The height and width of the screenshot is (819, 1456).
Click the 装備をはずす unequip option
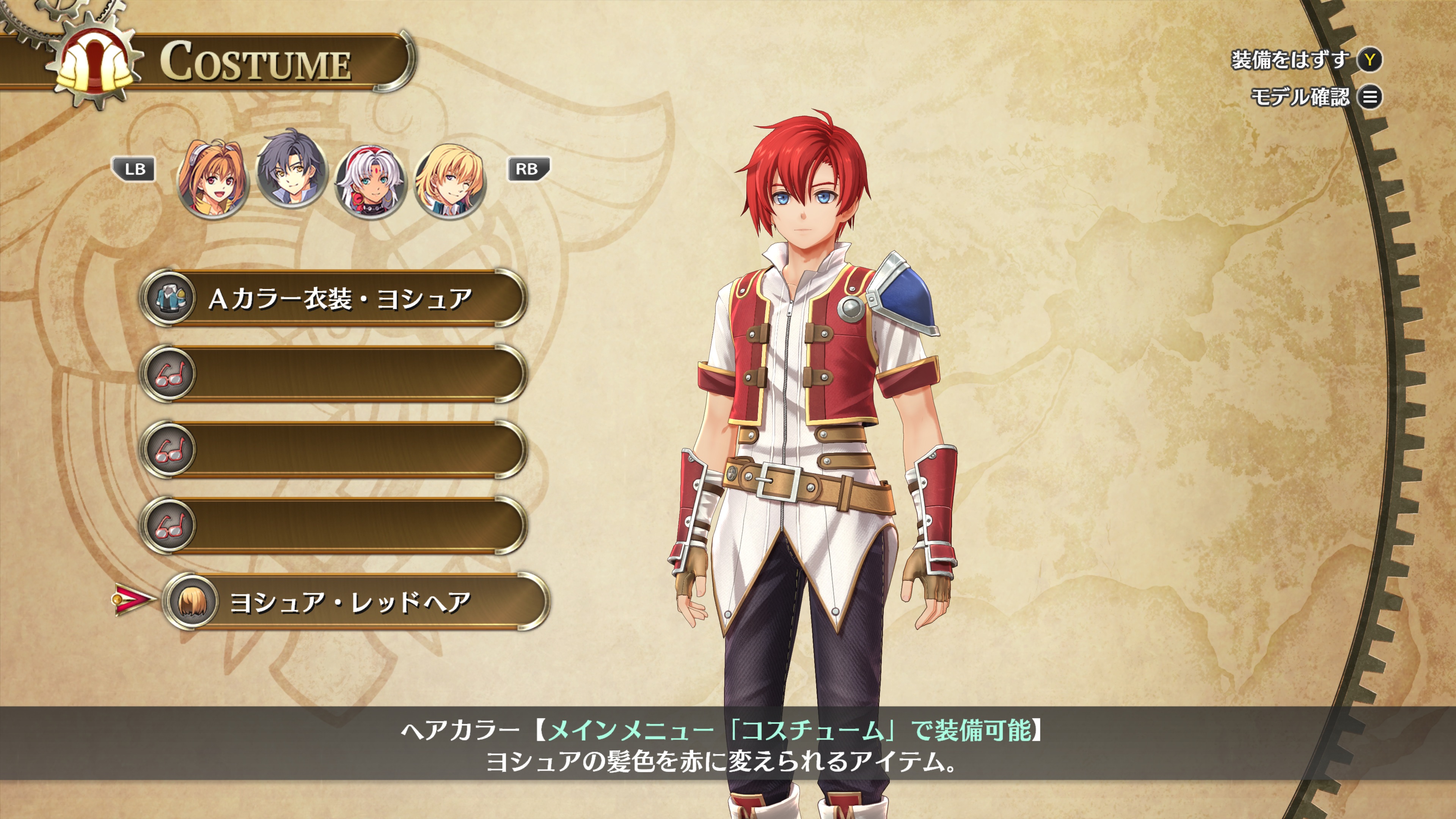[1306, 60]
